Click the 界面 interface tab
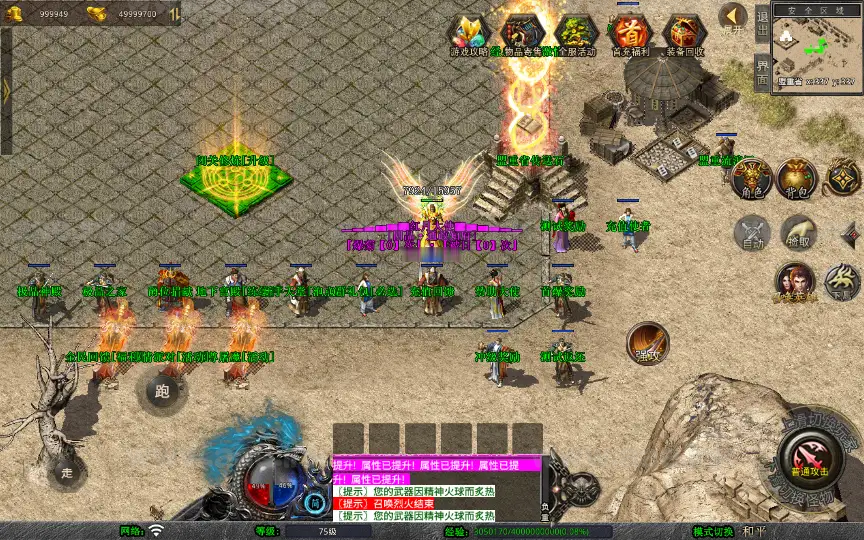Viewport: 864px width, 540px height. pos(763,71)
